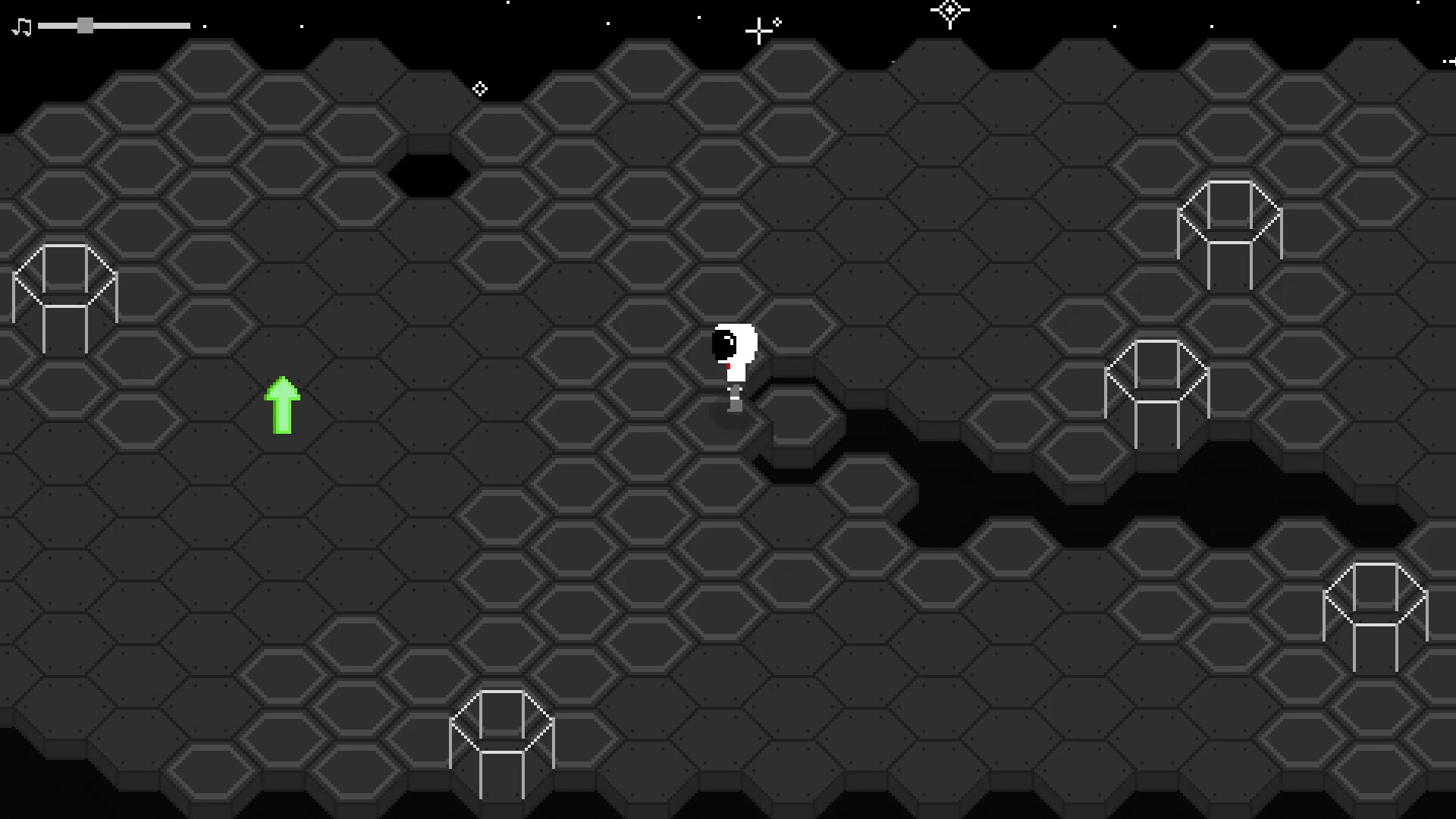Select the wireframe dome near the bottom-right
The width and height of the screenshot is (1456, 819).
pos(1376,614)
